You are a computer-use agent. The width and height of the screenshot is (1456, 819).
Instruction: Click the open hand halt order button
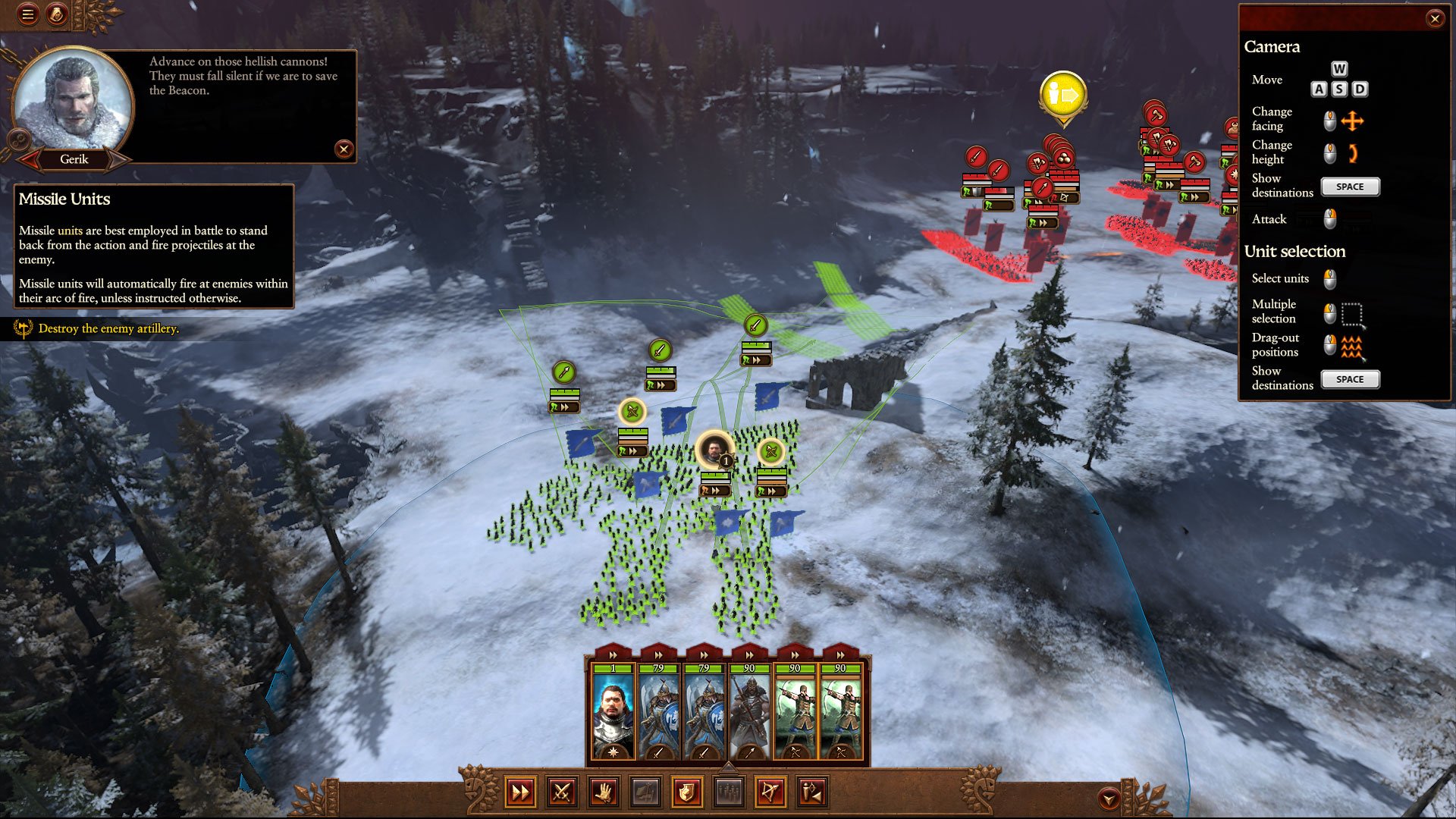(604, 793)
